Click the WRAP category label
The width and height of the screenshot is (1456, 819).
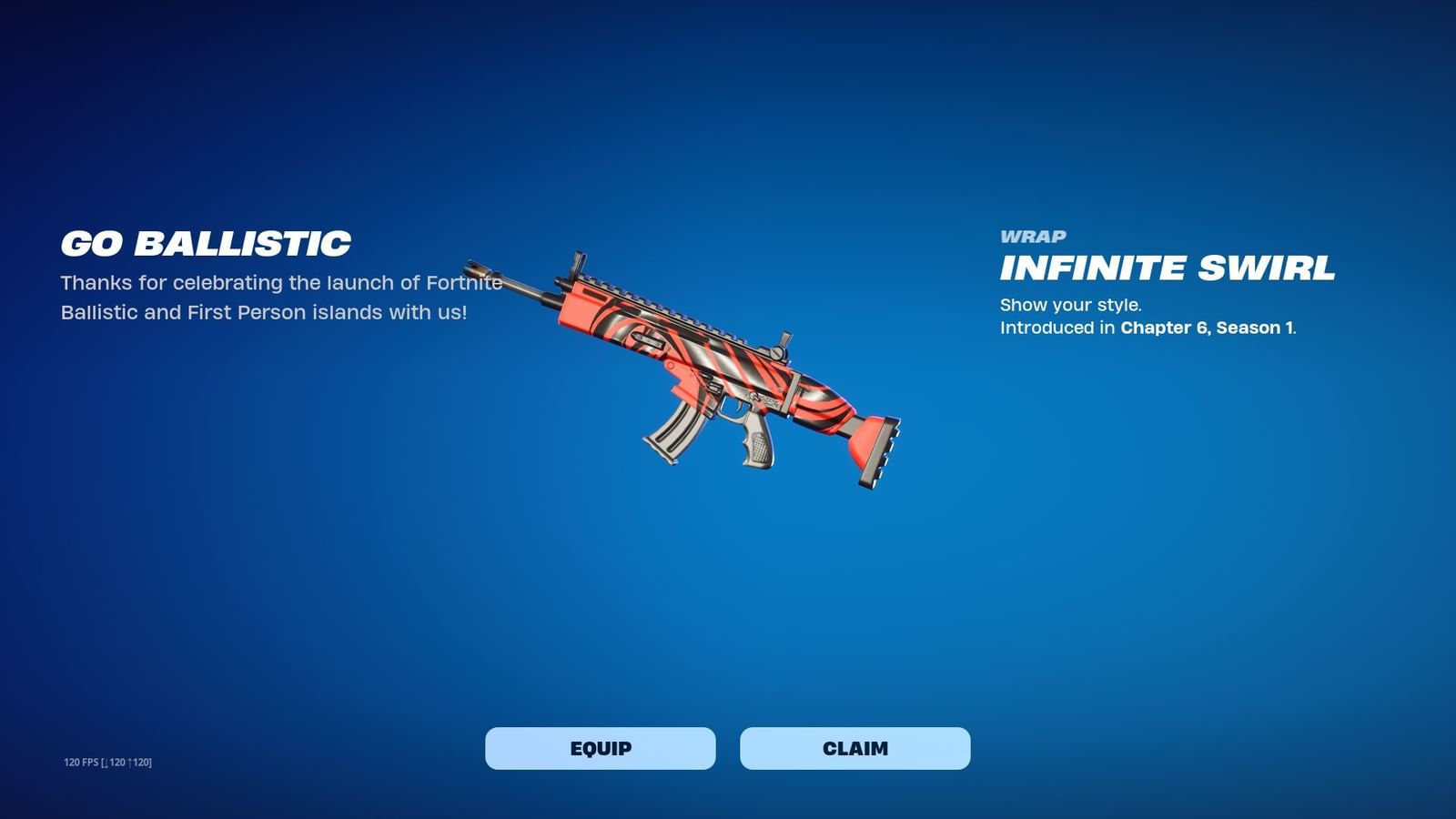1033,237
